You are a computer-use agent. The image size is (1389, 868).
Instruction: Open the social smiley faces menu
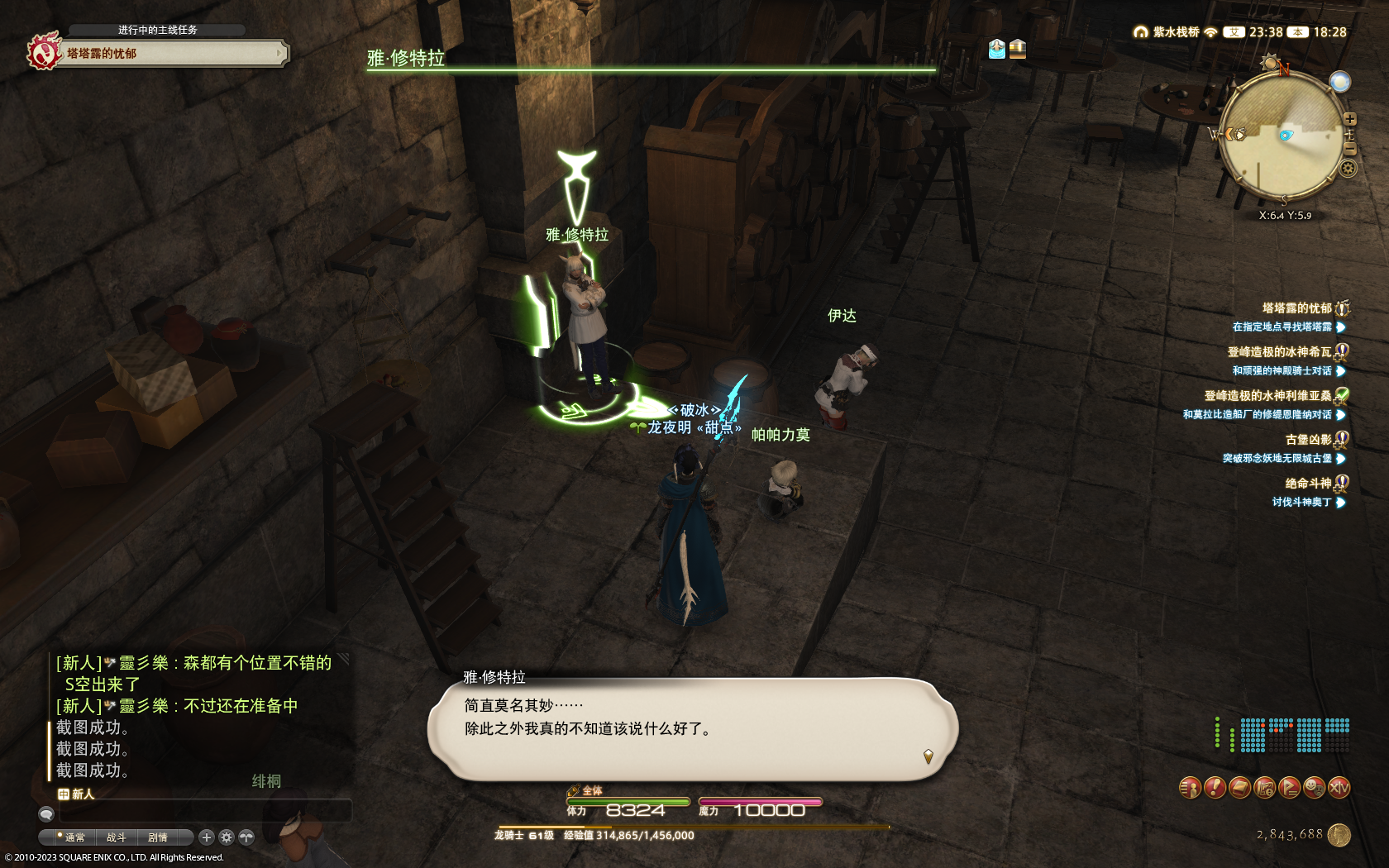tap(1314, 788)
